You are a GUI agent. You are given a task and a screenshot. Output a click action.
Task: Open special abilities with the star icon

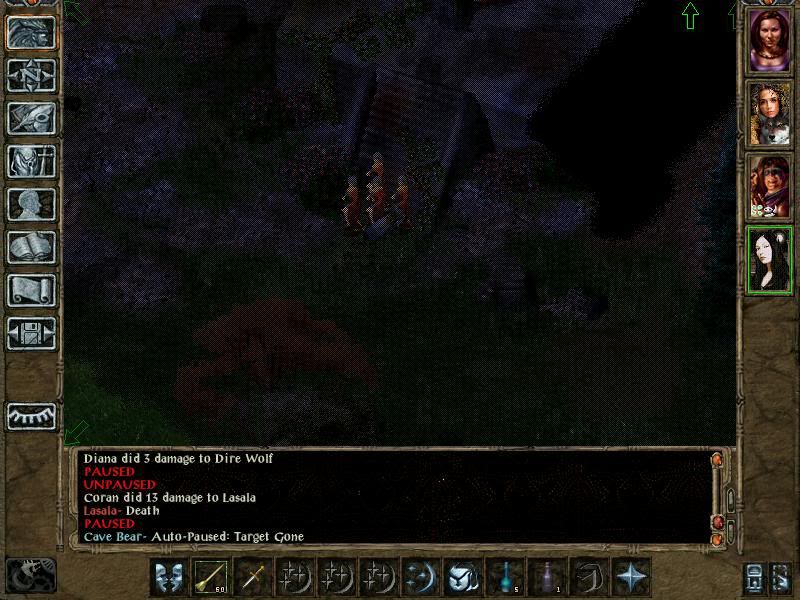(x=632, y=577)
